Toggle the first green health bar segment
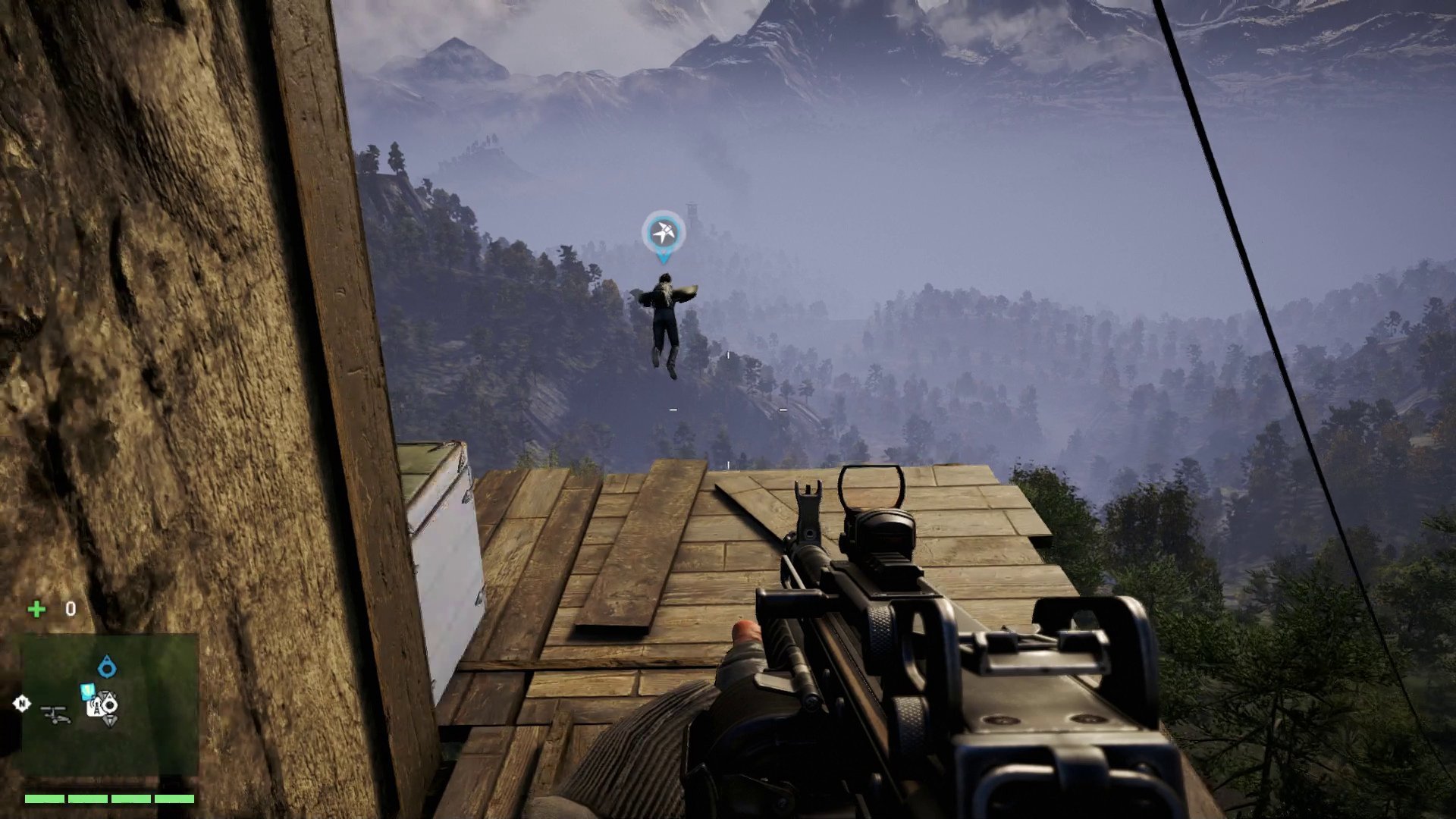The width and height of the screenshot is (1456, 819). (44, 799)
